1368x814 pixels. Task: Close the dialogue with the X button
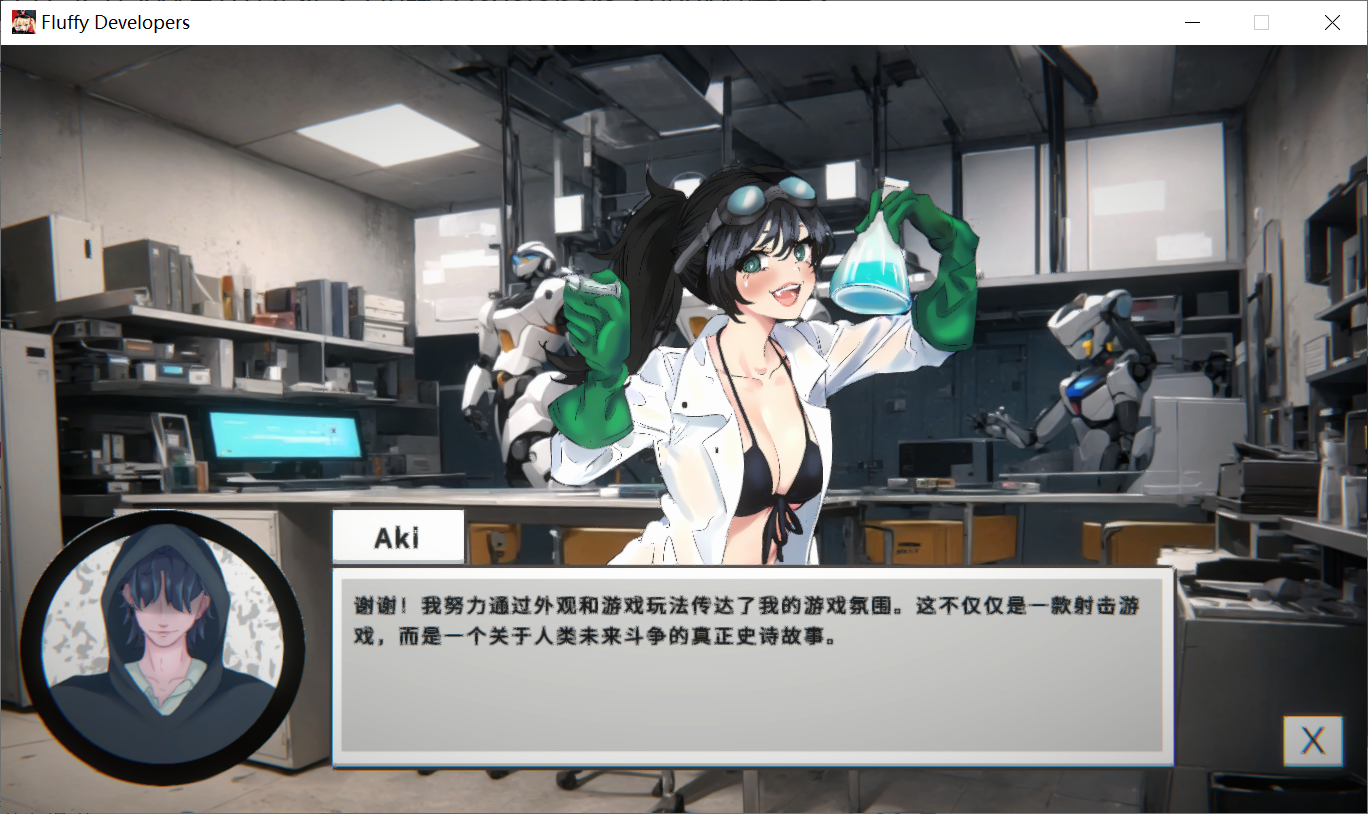point(1312,741)
